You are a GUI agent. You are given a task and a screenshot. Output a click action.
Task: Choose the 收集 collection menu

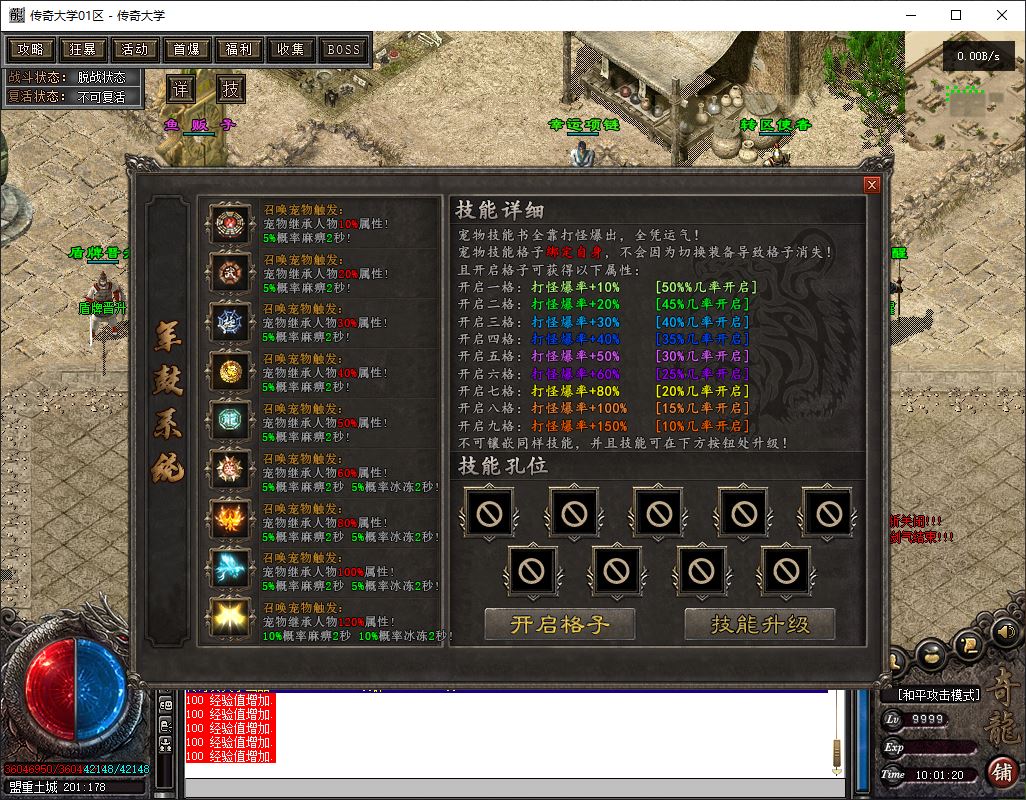290,49
